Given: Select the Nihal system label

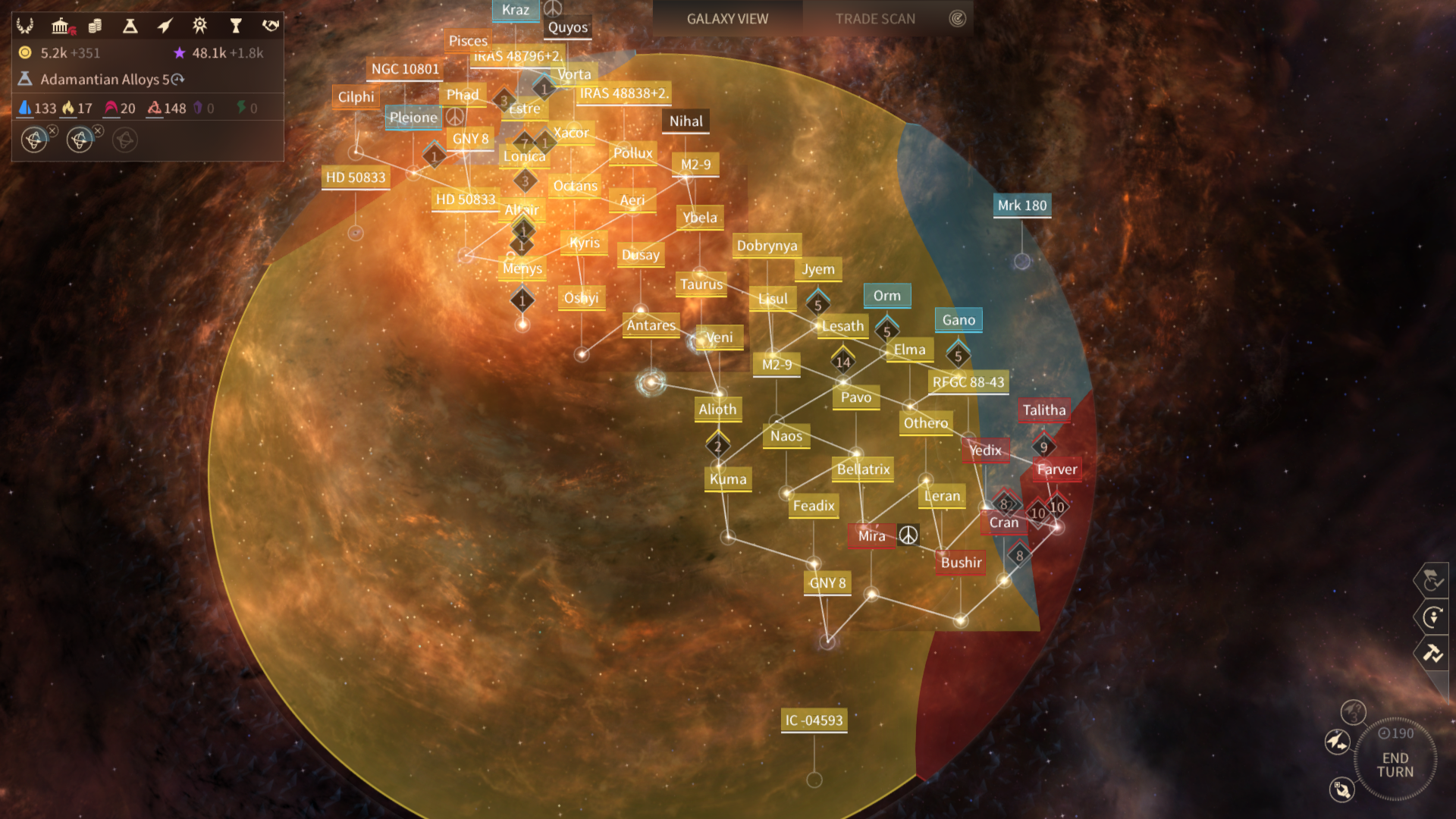Looking at the screenshot, I should click(x=686, y=121).
